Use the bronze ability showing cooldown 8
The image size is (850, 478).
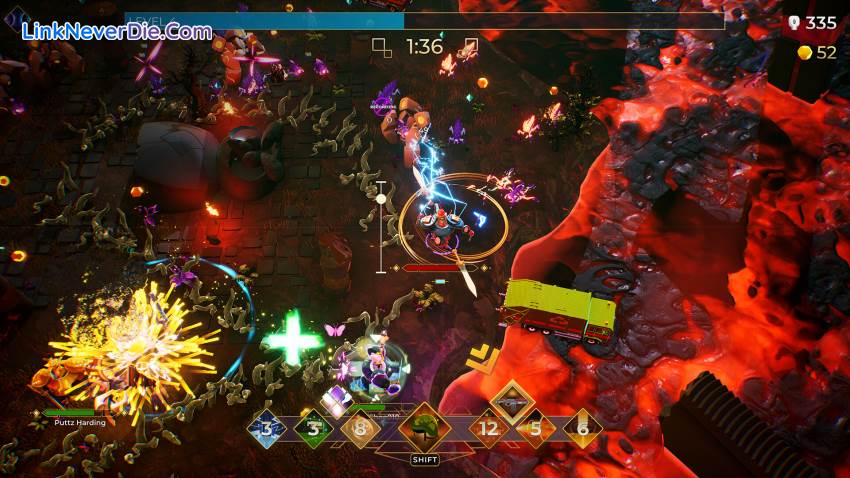[360, 429]
